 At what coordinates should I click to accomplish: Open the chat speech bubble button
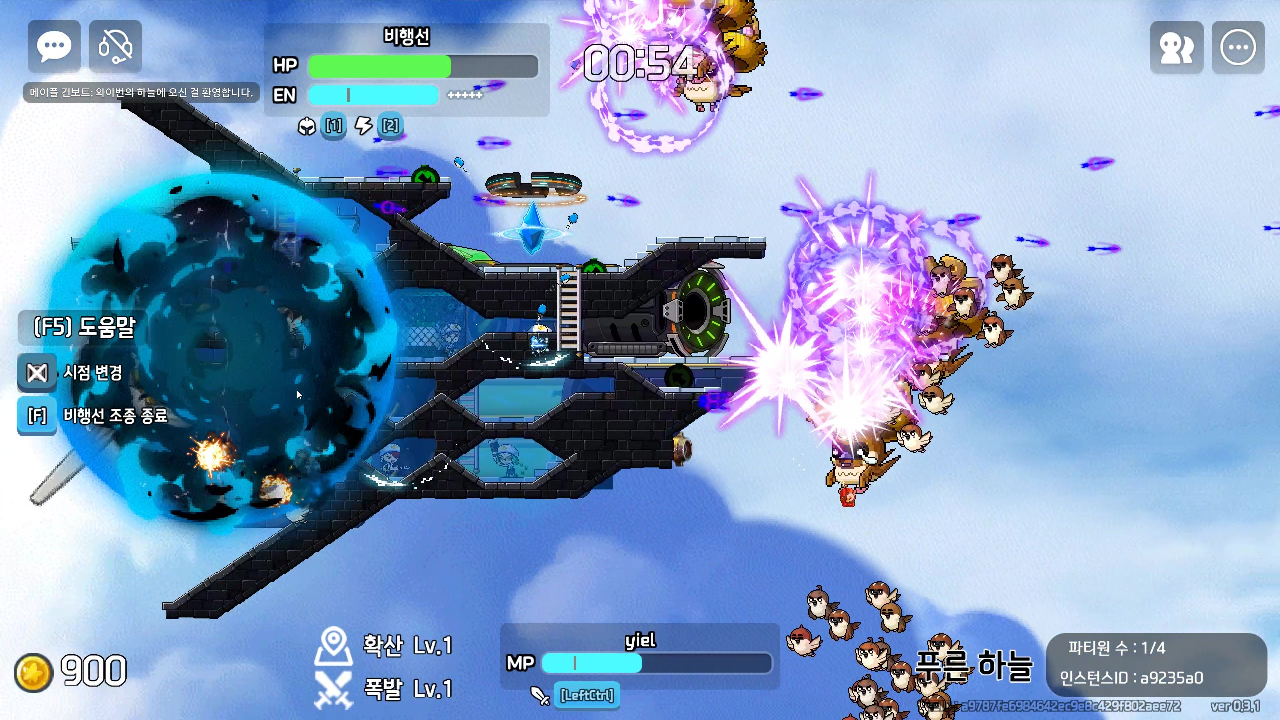[x=54, y=47]
